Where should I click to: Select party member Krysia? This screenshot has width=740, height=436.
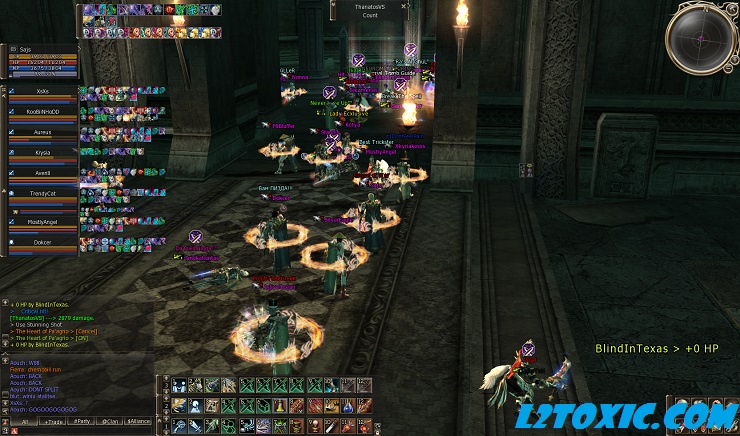click(x=42, y=153)
